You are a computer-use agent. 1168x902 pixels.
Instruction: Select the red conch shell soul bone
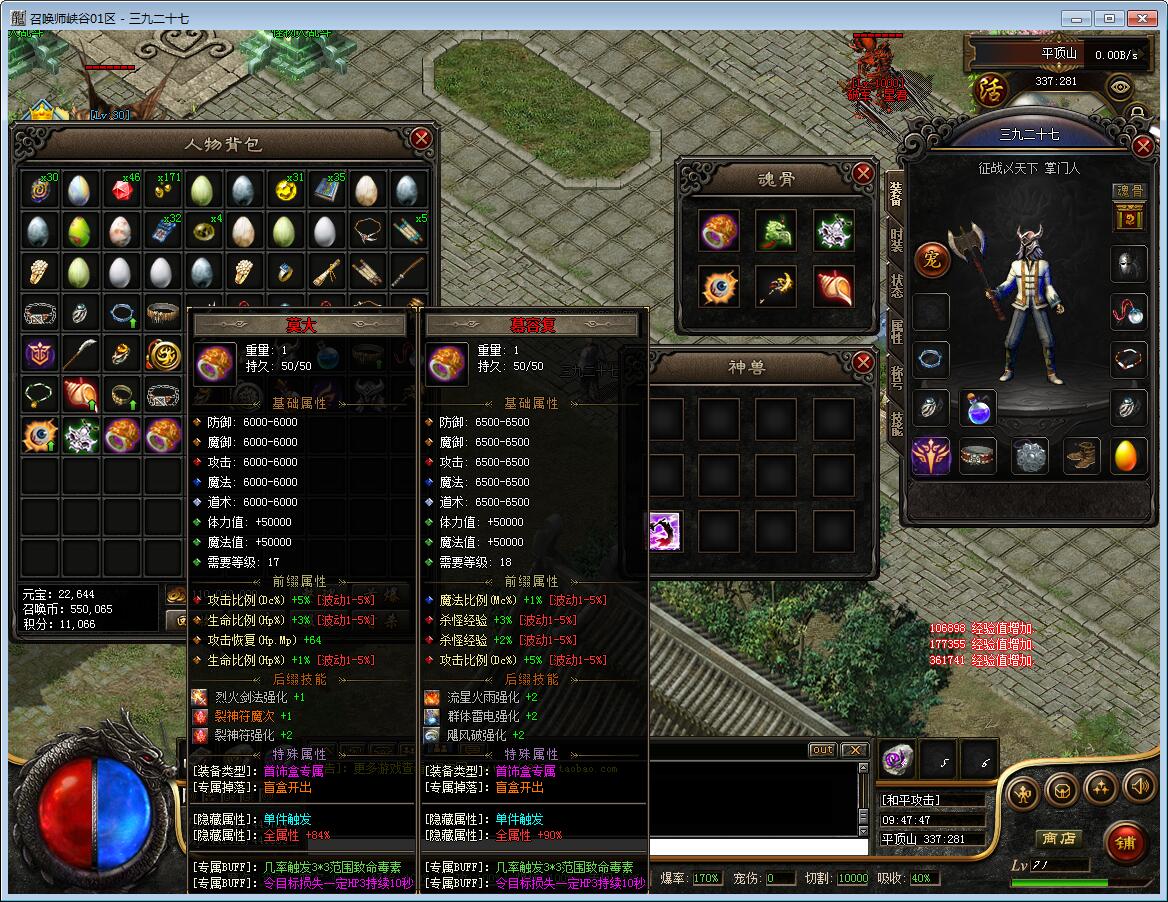tap(834, 288)
